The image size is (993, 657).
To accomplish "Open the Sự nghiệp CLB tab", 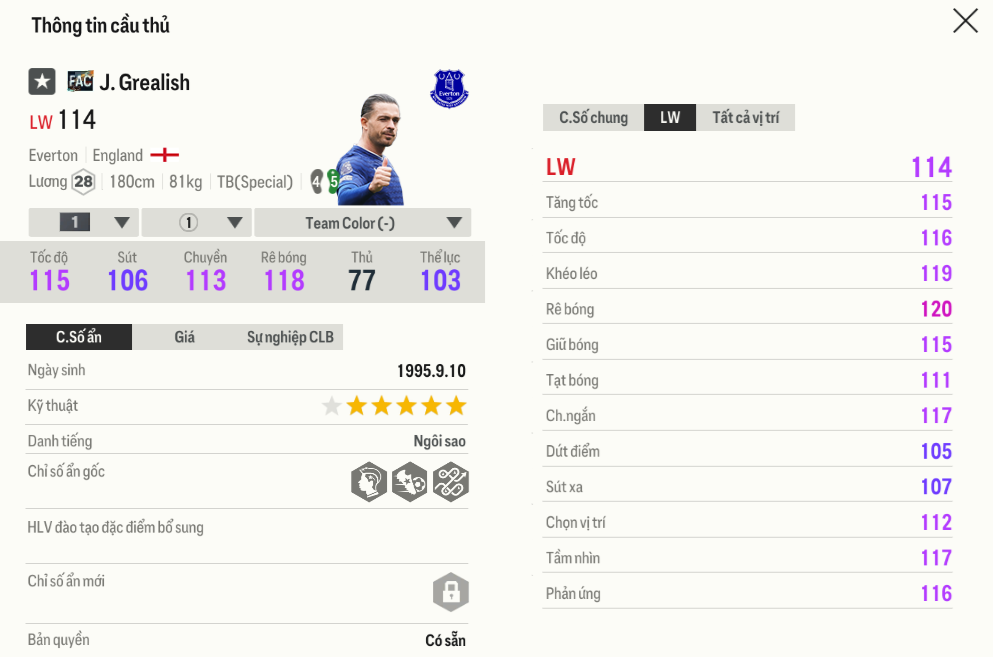I will click(290, 337).
